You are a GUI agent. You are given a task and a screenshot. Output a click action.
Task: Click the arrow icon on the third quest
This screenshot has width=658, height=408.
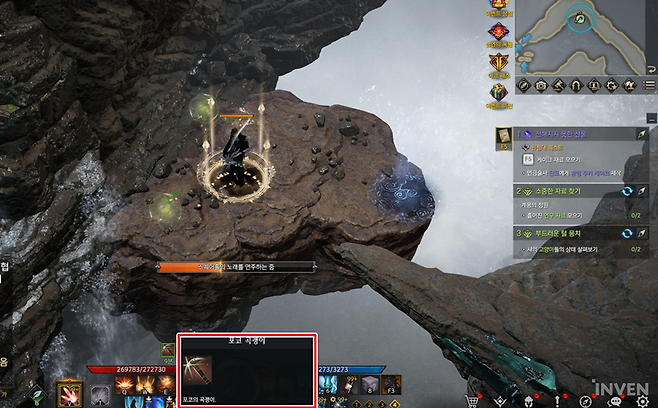tap(641, 233)
